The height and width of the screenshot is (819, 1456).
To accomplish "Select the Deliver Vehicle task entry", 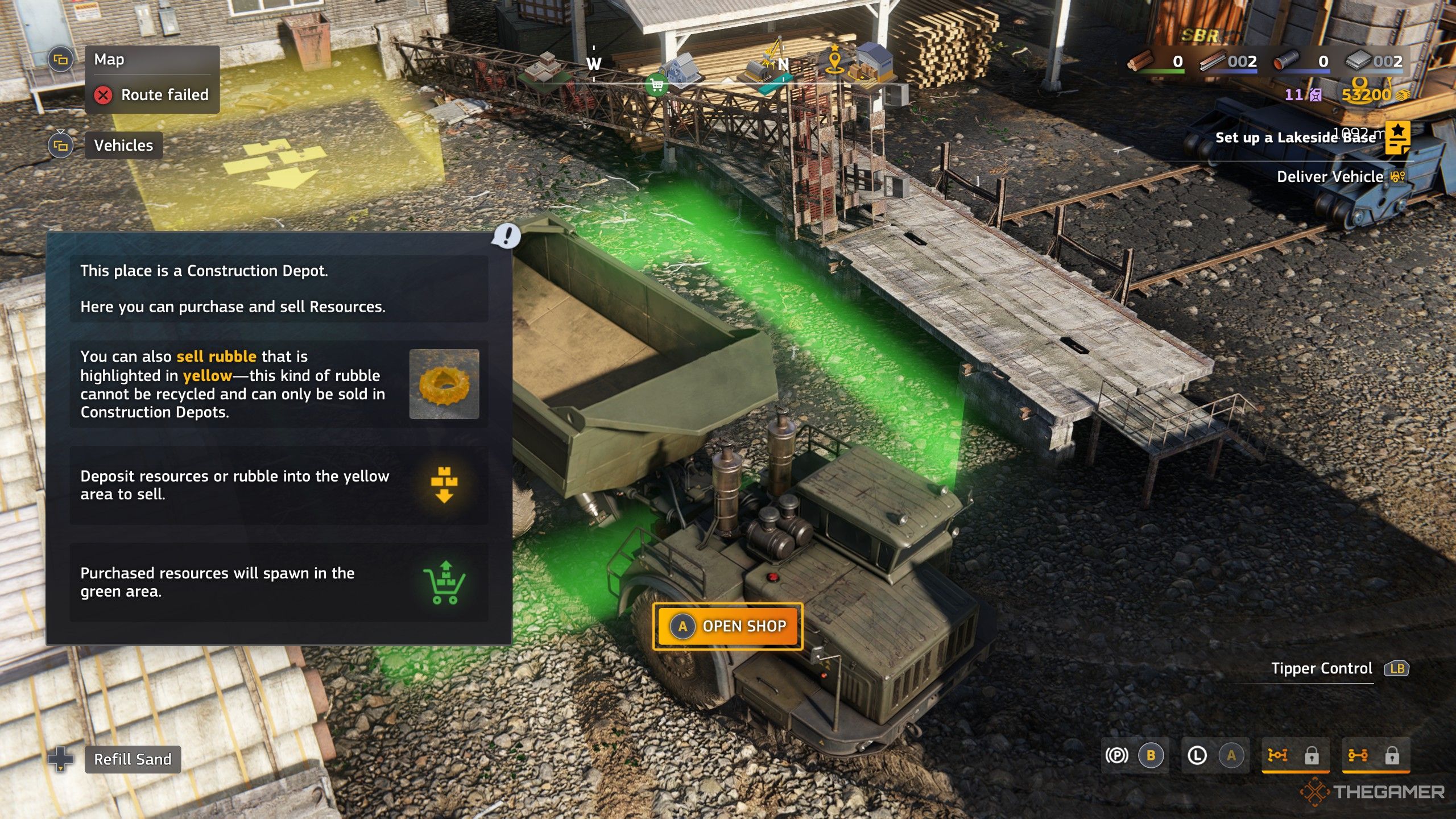I will pyautogui.click(x=1330, y=177).
